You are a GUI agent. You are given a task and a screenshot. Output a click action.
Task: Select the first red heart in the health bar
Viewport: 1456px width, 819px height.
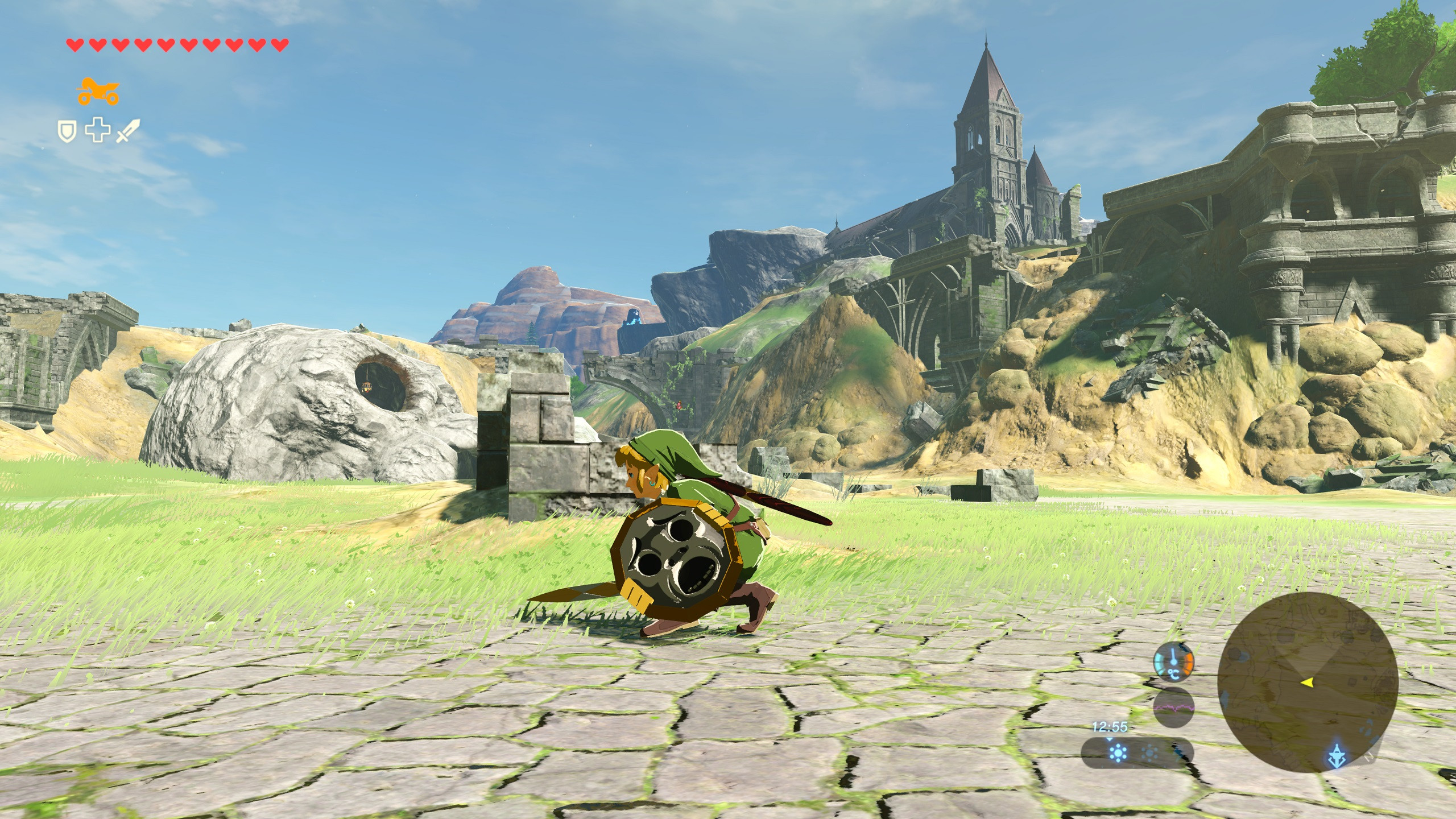75,45
